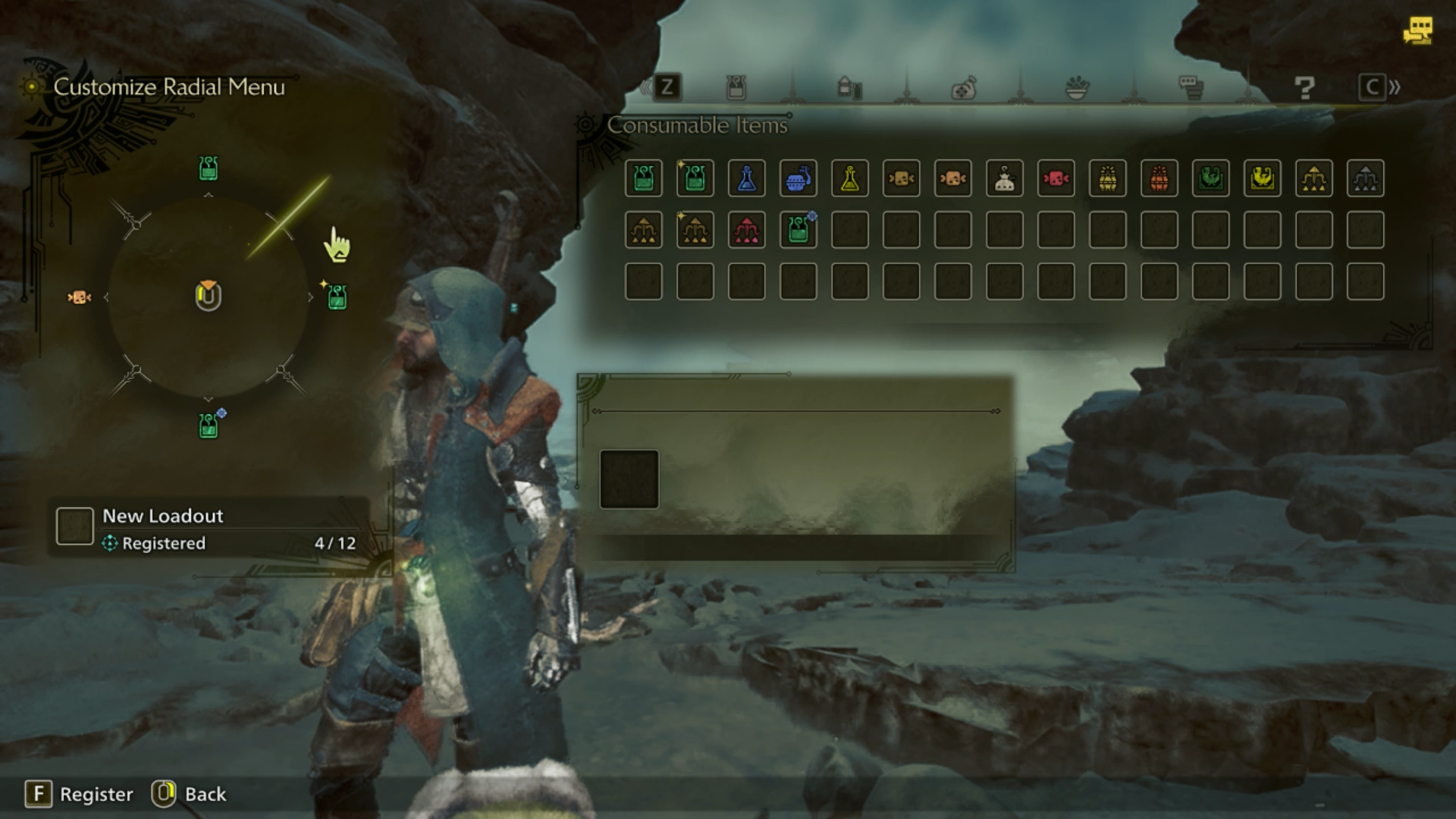Select the green Potion icon in Consumable Items

click(643, 178)
